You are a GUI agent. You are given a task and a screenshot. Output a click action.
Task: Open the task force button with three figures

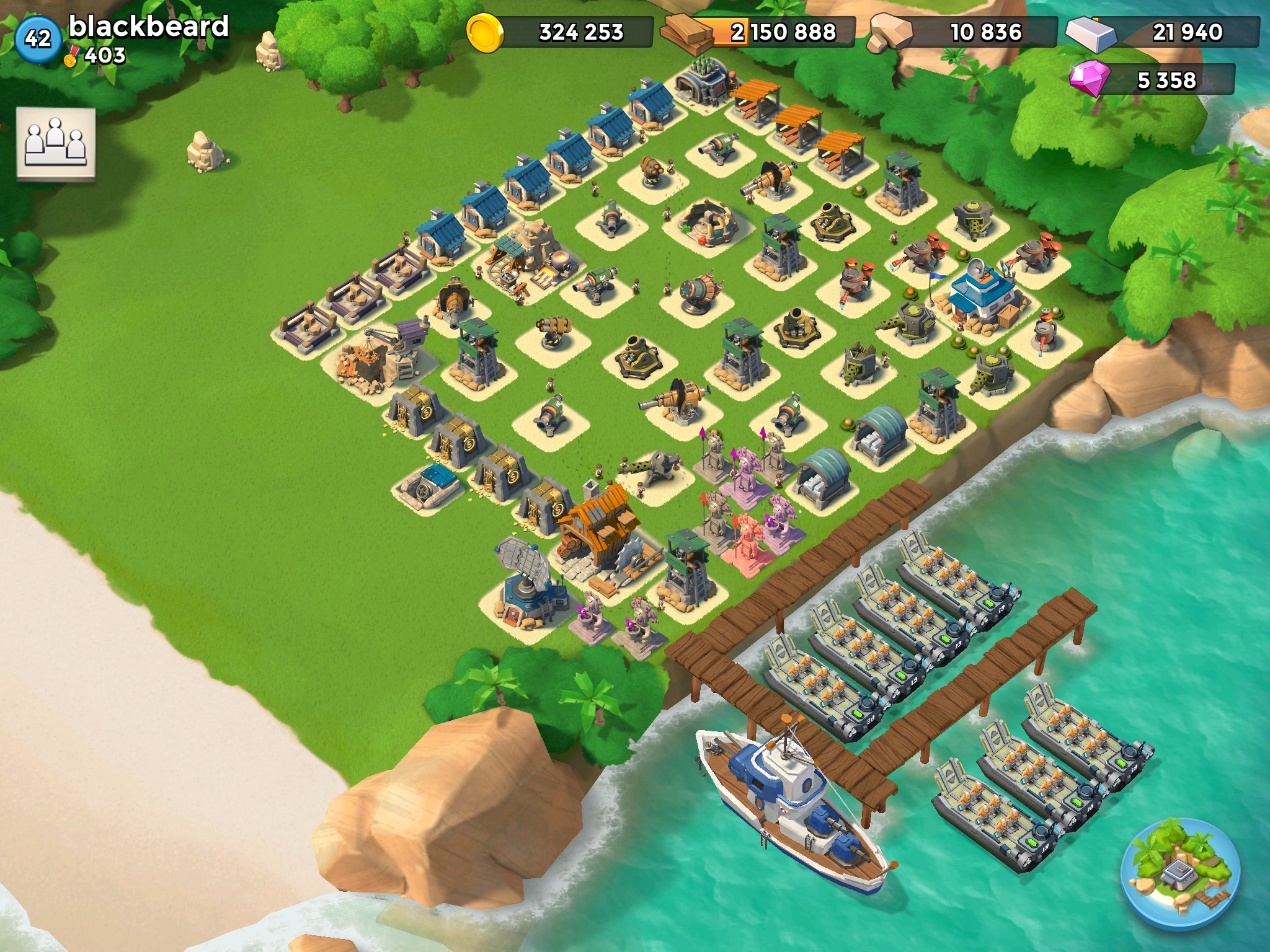[56, 143]
